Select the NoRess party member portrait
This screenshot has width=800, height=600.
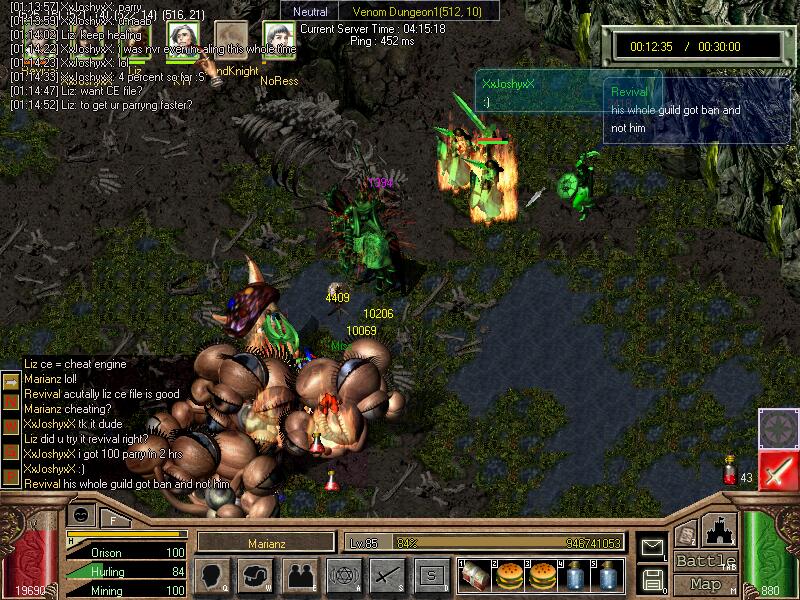click(x=277, y=39)
